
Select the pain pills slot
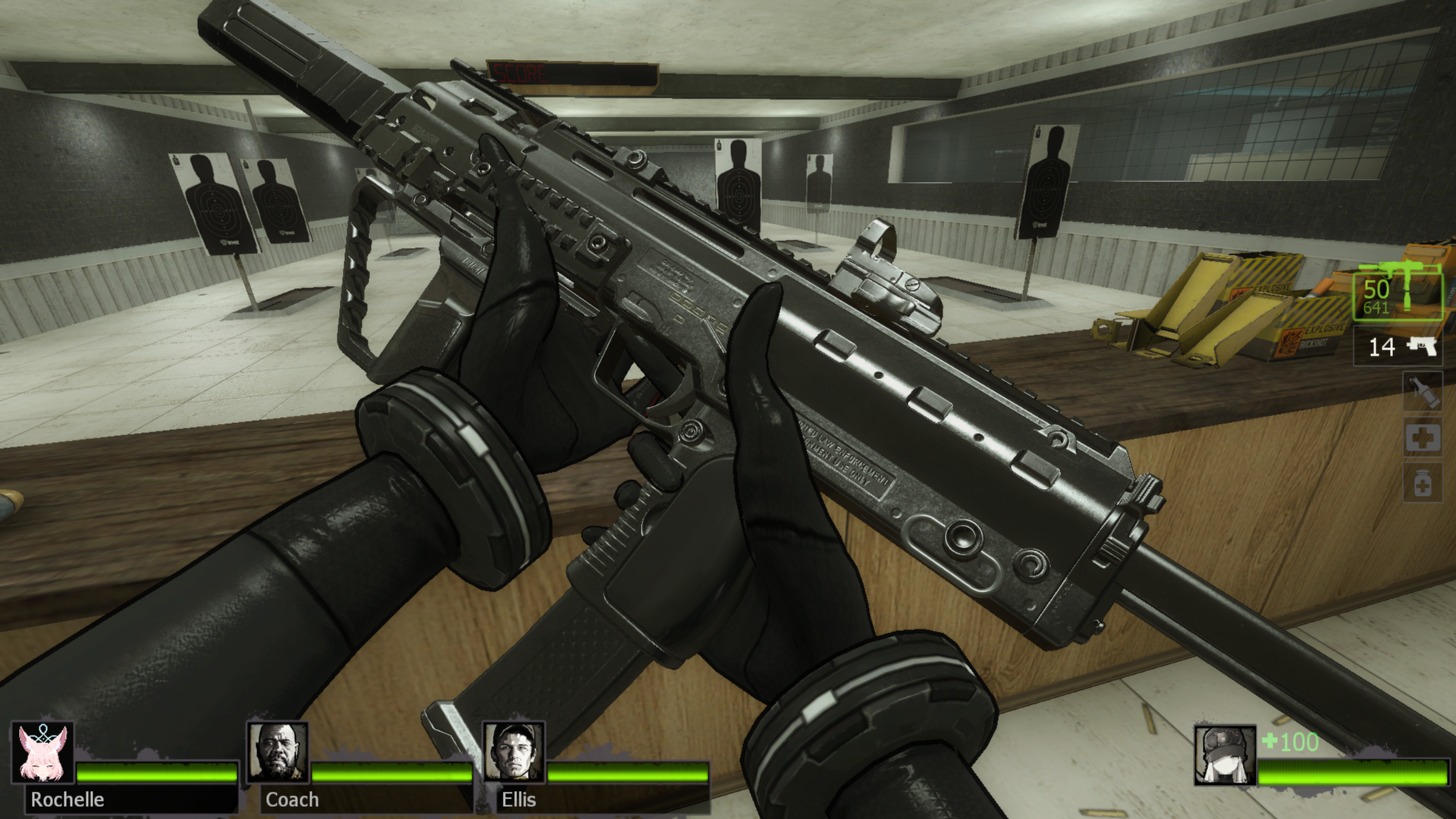[x=1422, y=483]
